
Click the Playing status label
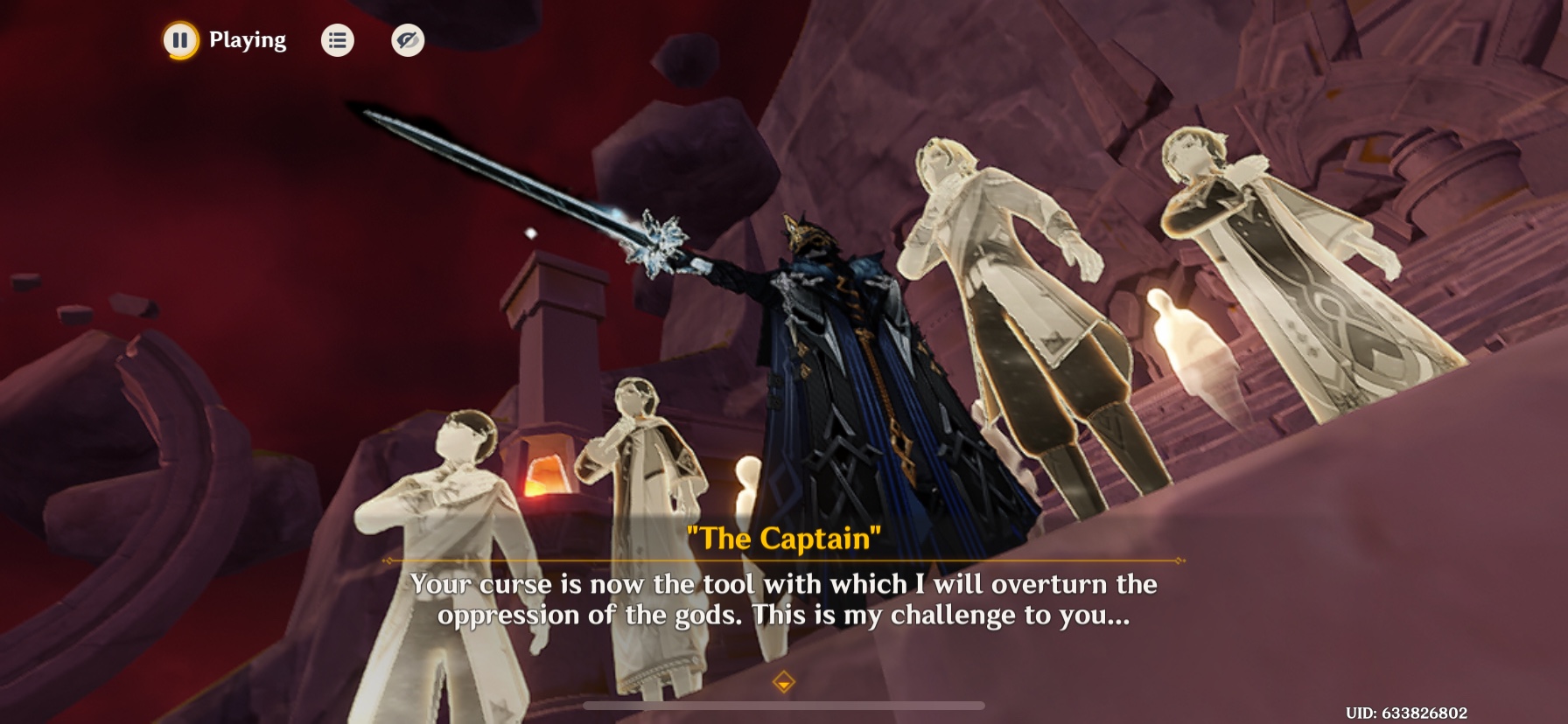point(246,39)
